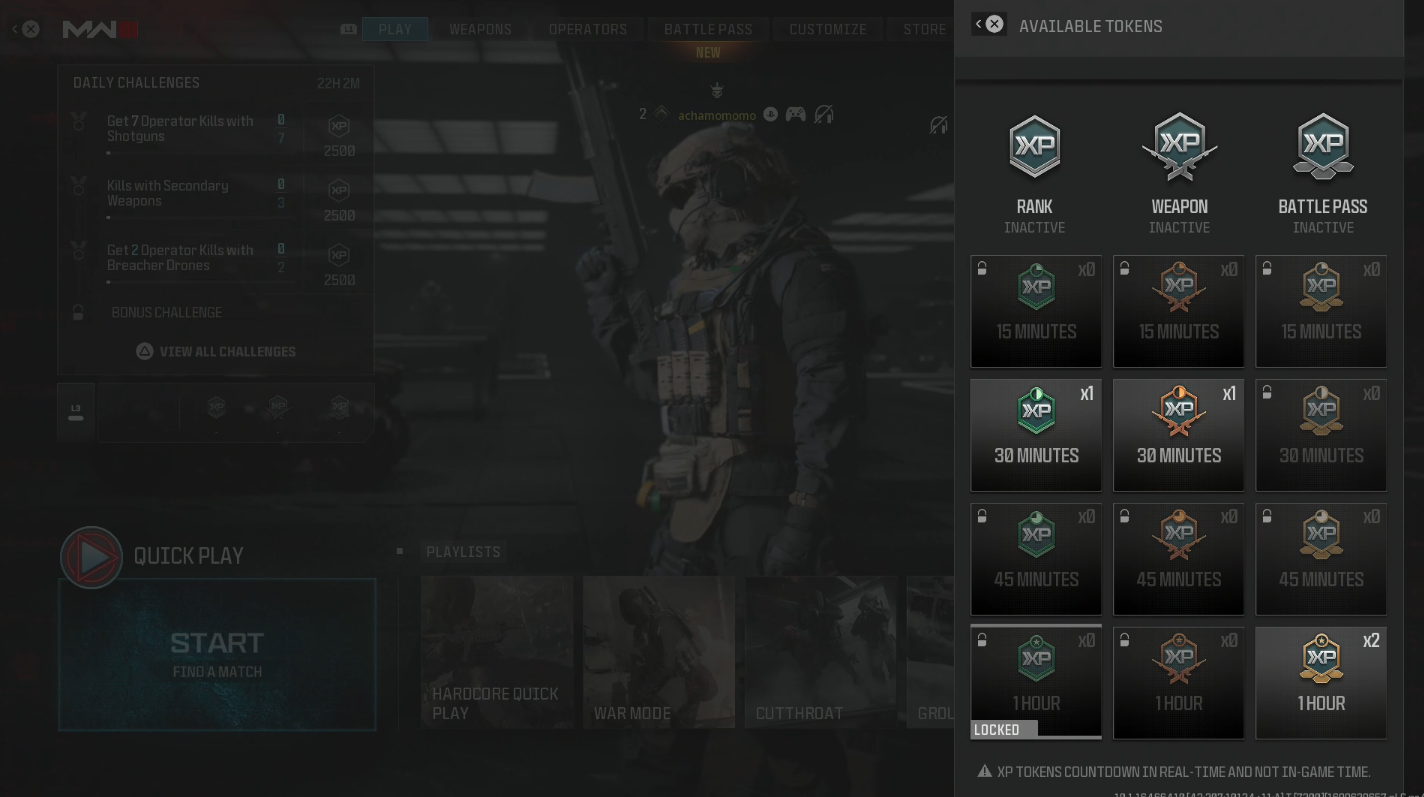Image resolution: width=1424 pixels, height=797 pixels.
Task: Go to the Battle Pass tab
Action: 708,29
